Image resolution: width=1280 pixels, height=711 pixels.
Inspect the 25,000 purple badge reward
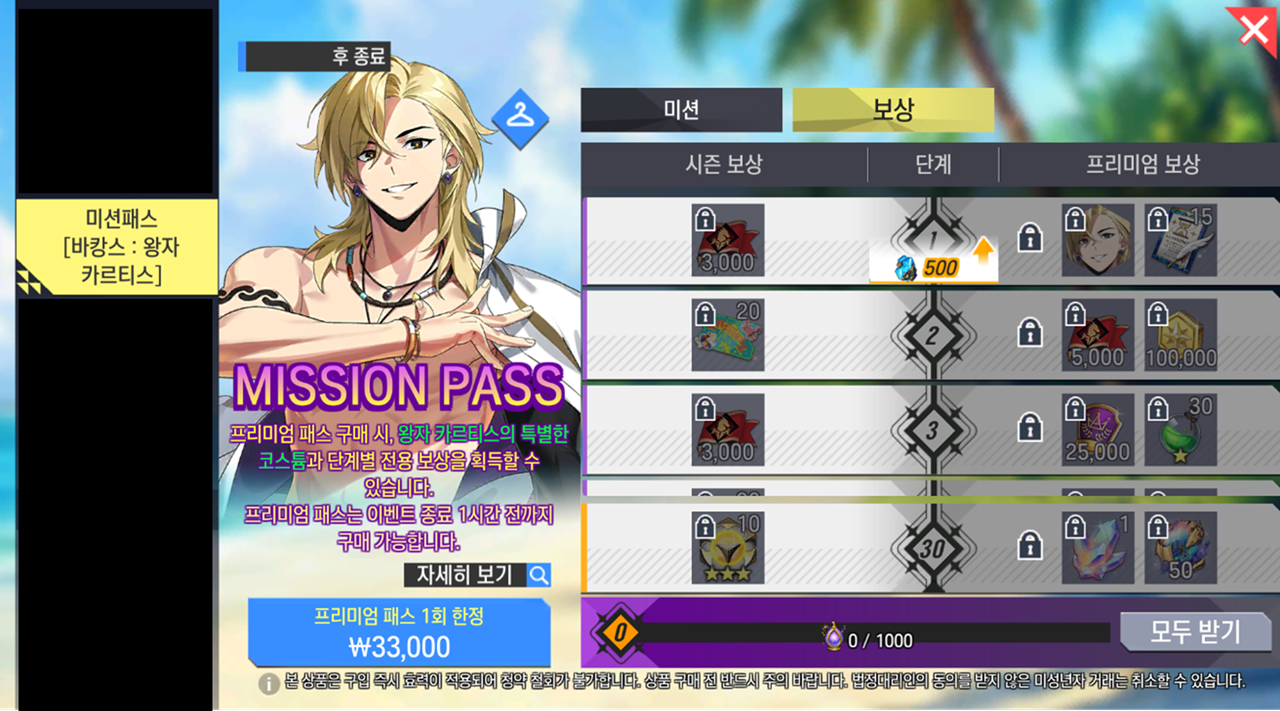1098,430
